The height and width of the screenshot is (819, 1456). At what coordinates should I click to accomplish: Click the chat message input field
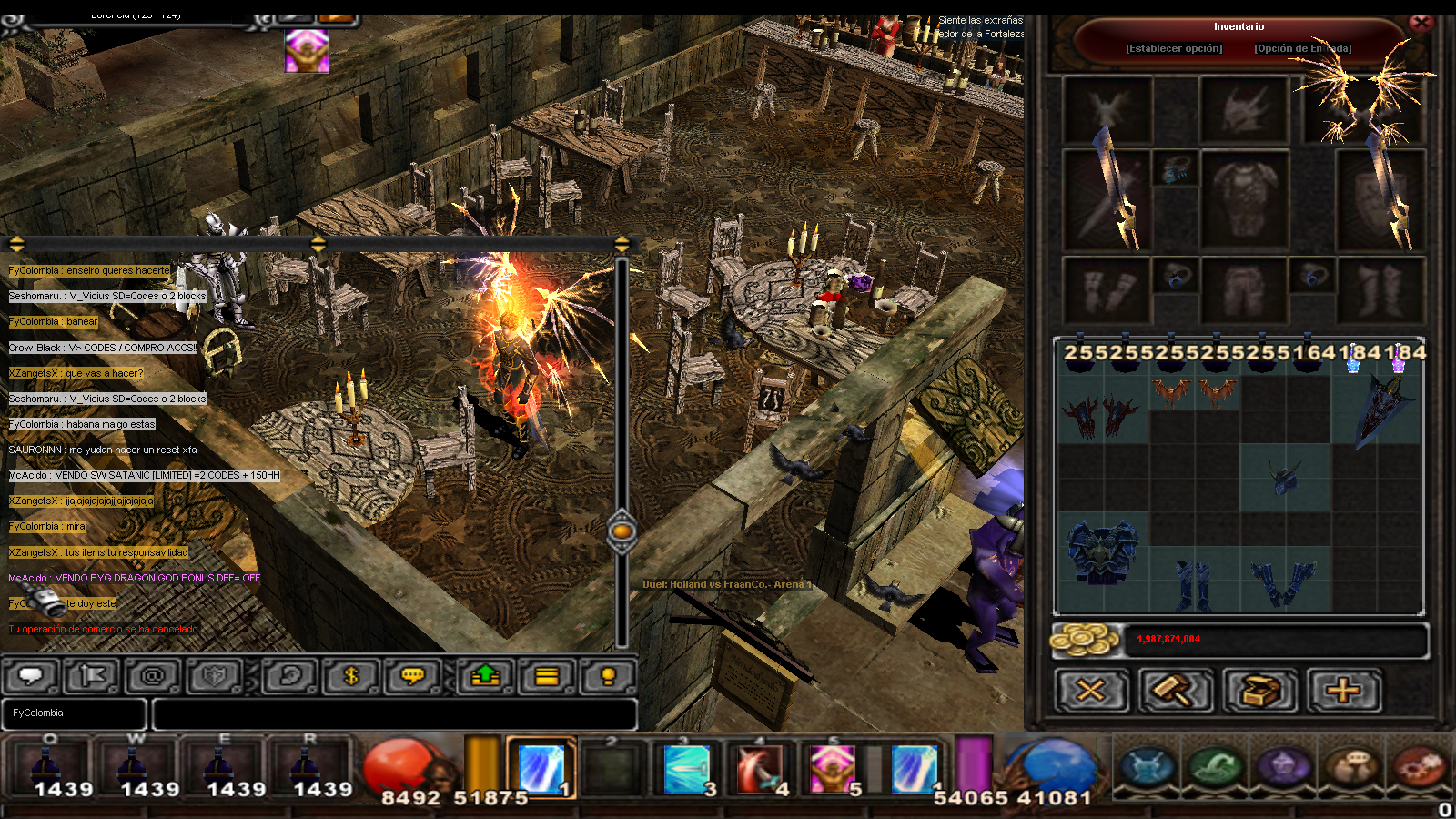(394, 714)
